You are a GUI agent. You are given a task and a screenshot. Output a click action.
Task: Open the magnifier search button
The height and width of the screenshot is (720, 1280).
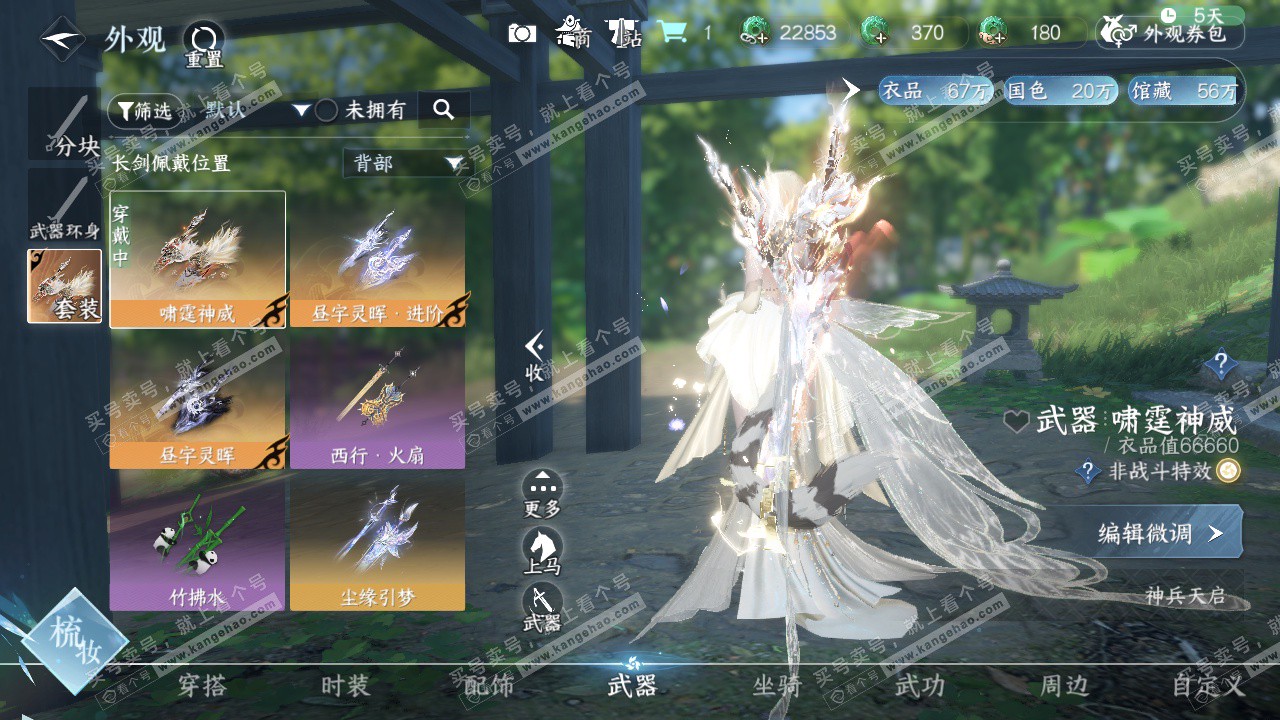443,110
